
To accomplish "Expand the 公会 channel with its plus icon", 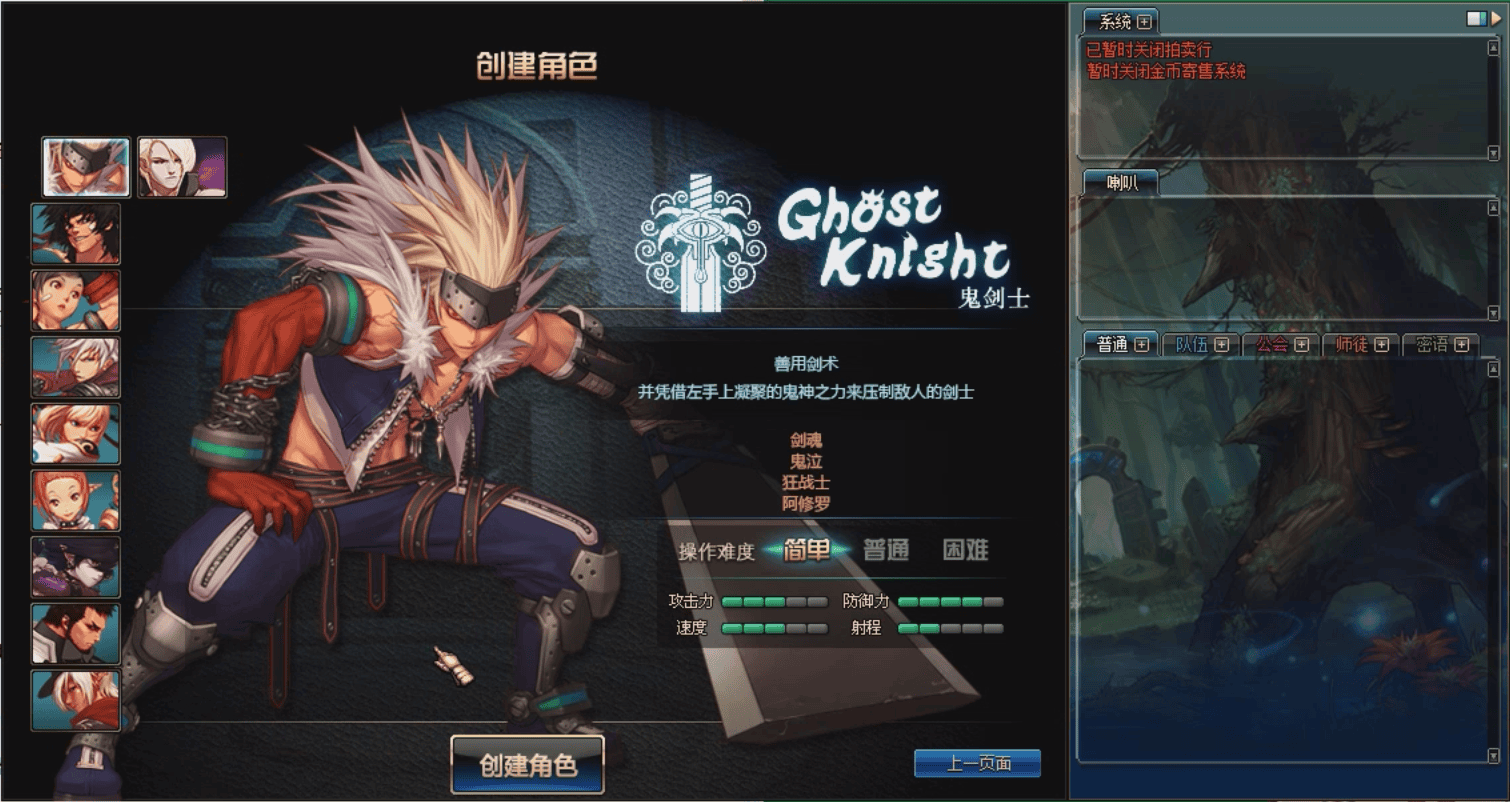I will [1302, 345].
